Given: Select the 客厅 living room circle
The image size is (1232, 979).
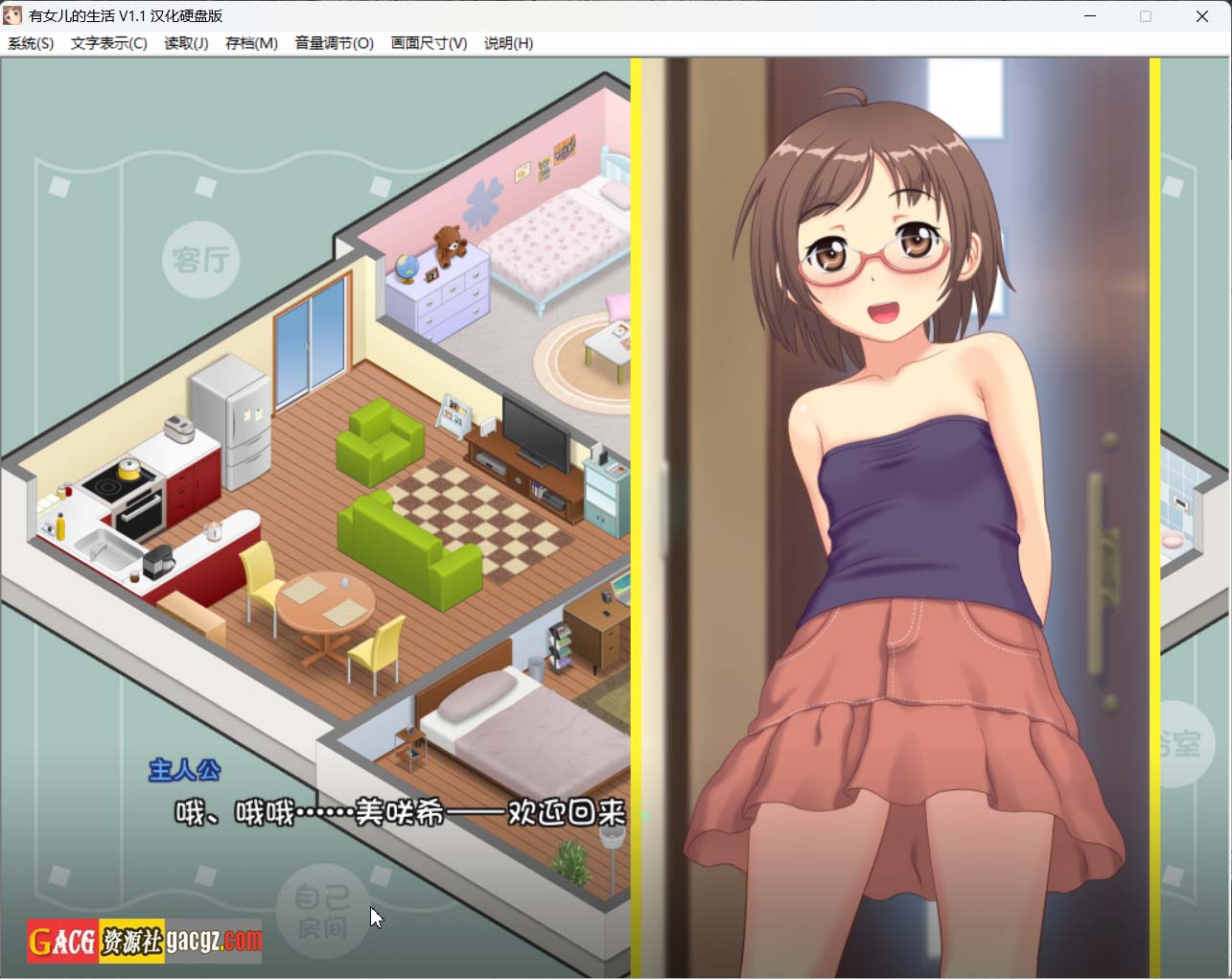Looking at the screenshot, I should (x=201, y=259).
